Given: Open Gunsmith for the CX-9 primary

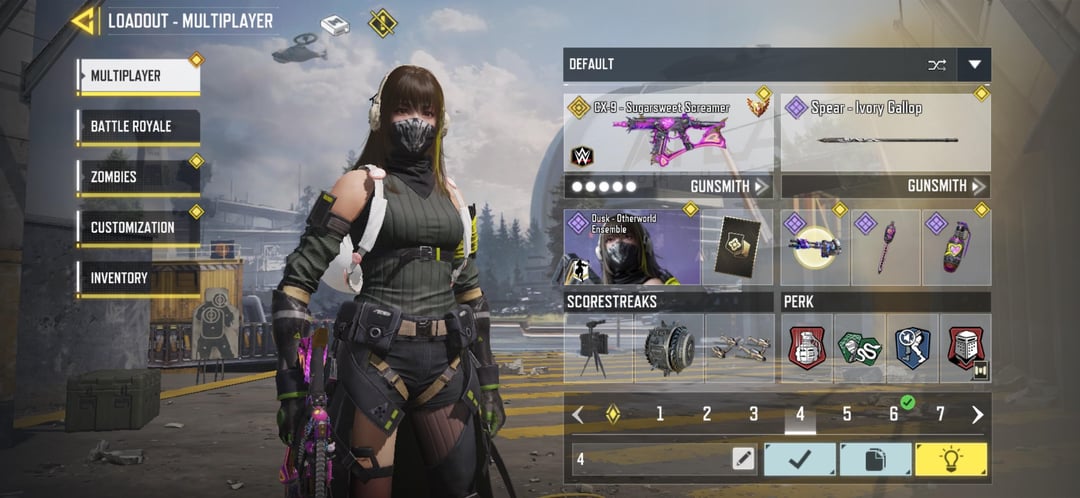Looking at the screenshot, I should point(729,186).
